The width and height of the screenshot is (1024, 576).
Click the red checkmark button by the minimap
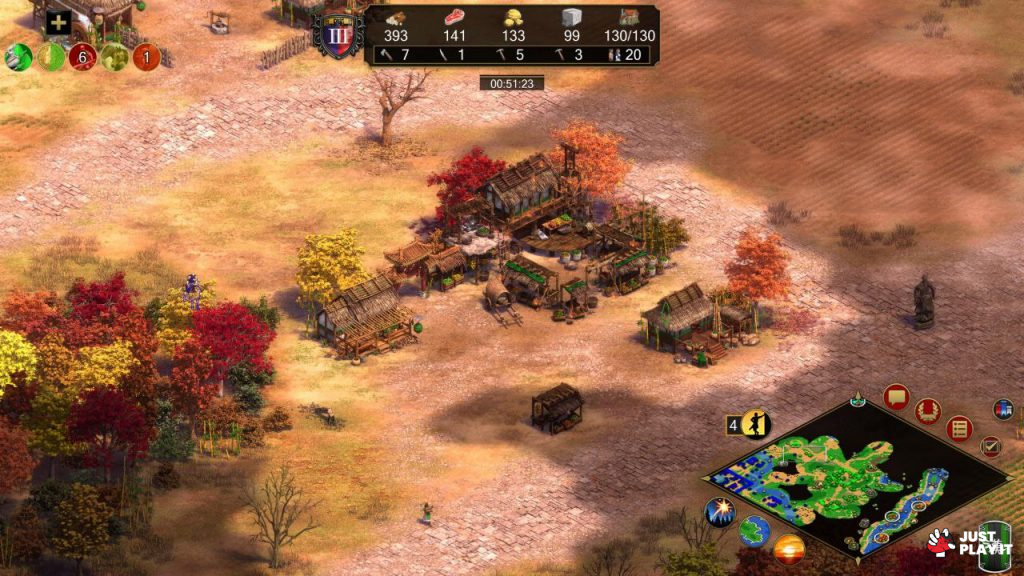[x=990, y=446]
